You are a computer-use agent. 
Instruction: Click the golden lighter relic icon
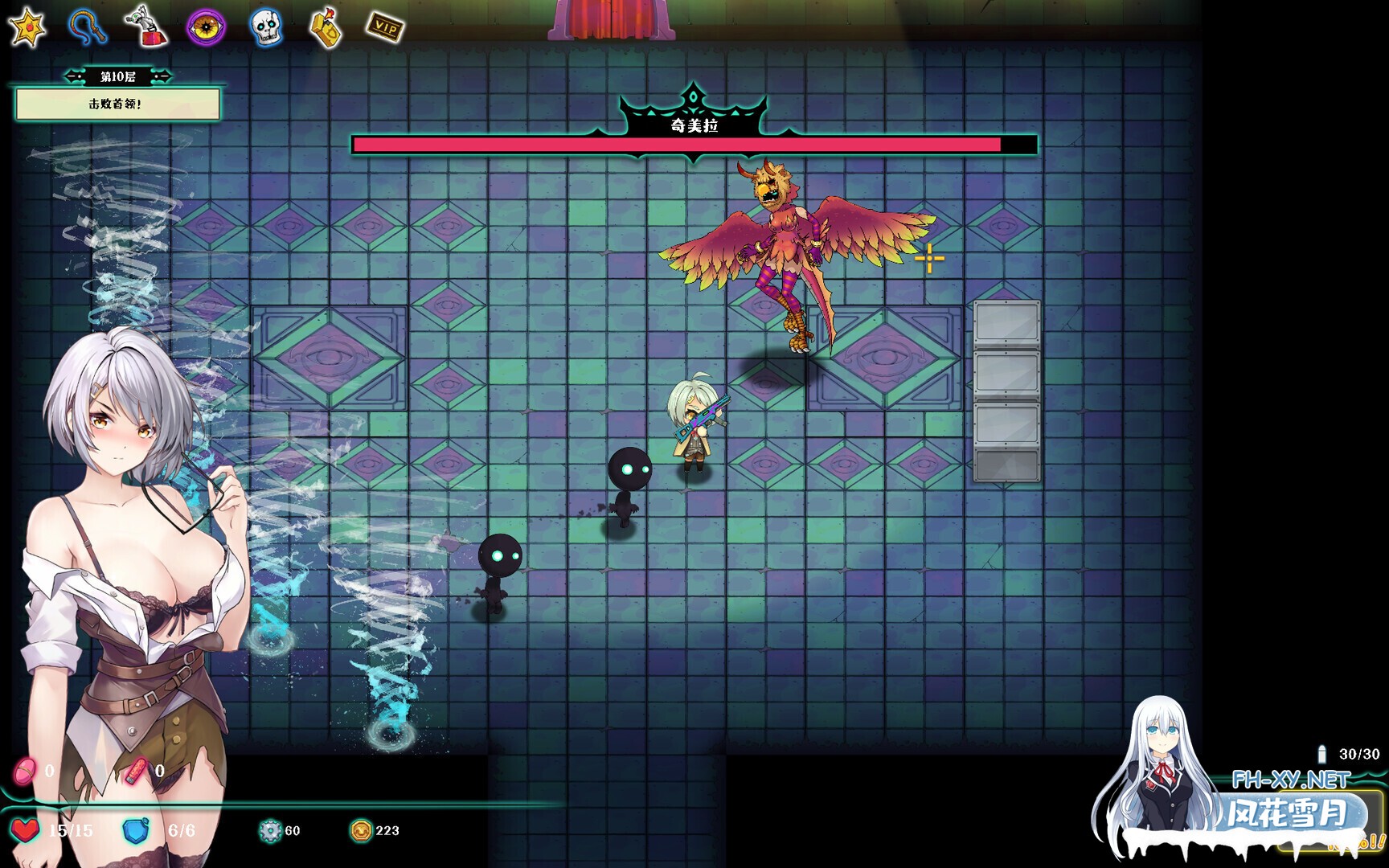(326, 28)
